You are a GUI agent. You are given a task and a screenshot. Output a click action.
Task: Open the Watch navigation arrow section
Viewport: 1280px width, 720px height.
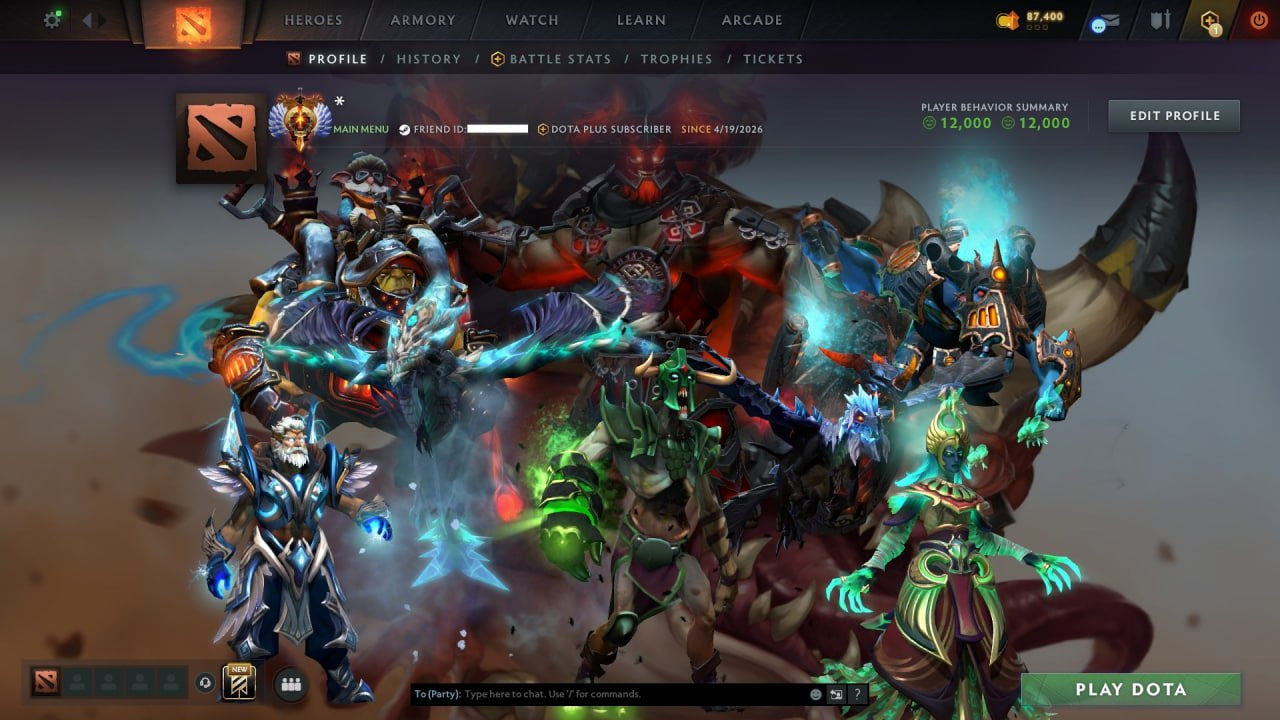(531, 19)
